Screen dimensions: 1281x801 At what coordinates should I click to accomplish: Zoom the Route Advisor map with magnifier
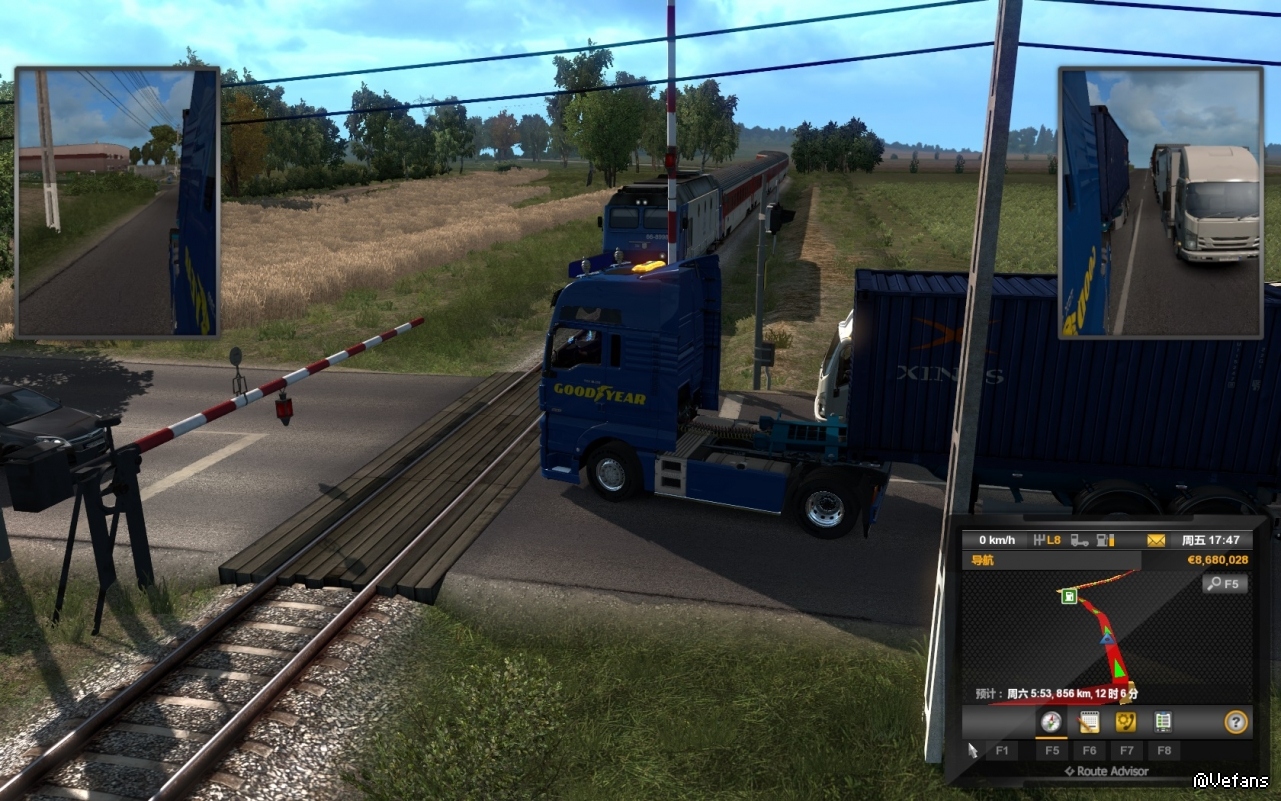(1225, 584)
